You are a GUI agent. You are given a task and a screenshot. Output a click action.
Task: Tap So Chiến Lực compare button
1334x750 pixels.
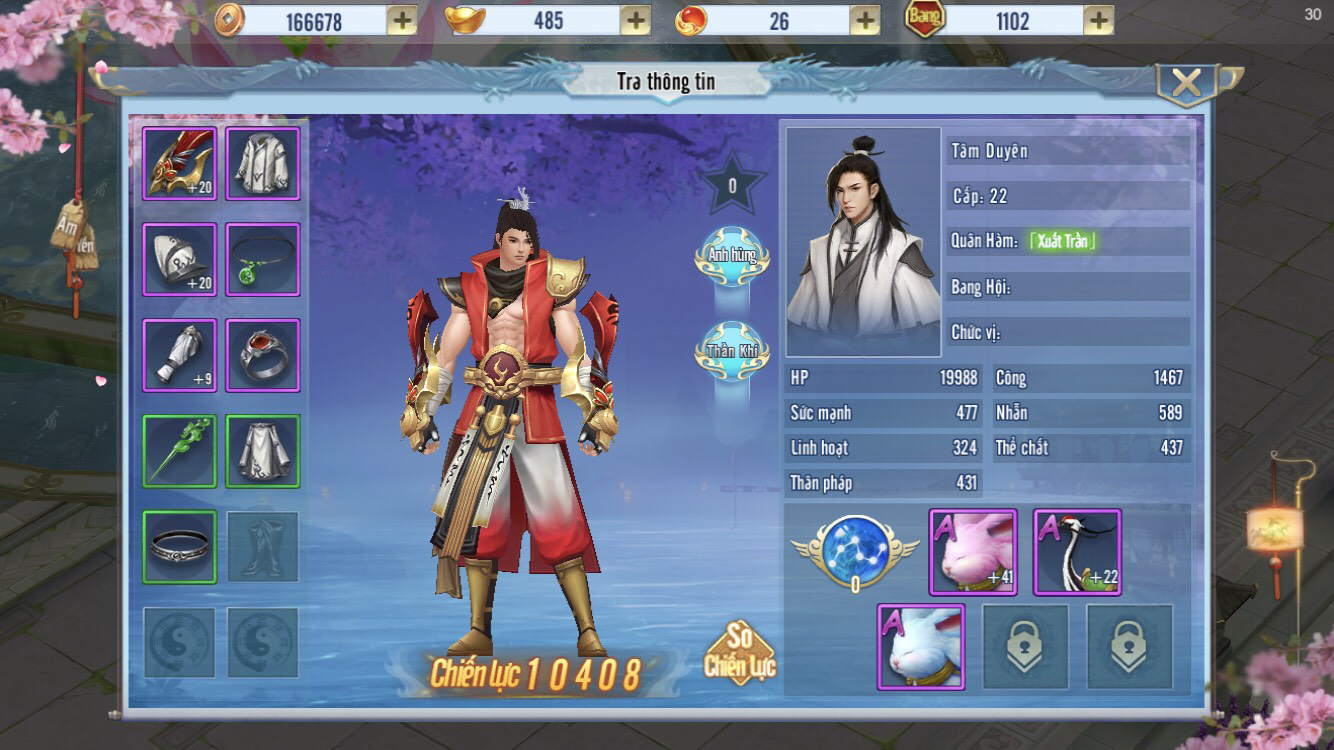[x=740, y=654]
